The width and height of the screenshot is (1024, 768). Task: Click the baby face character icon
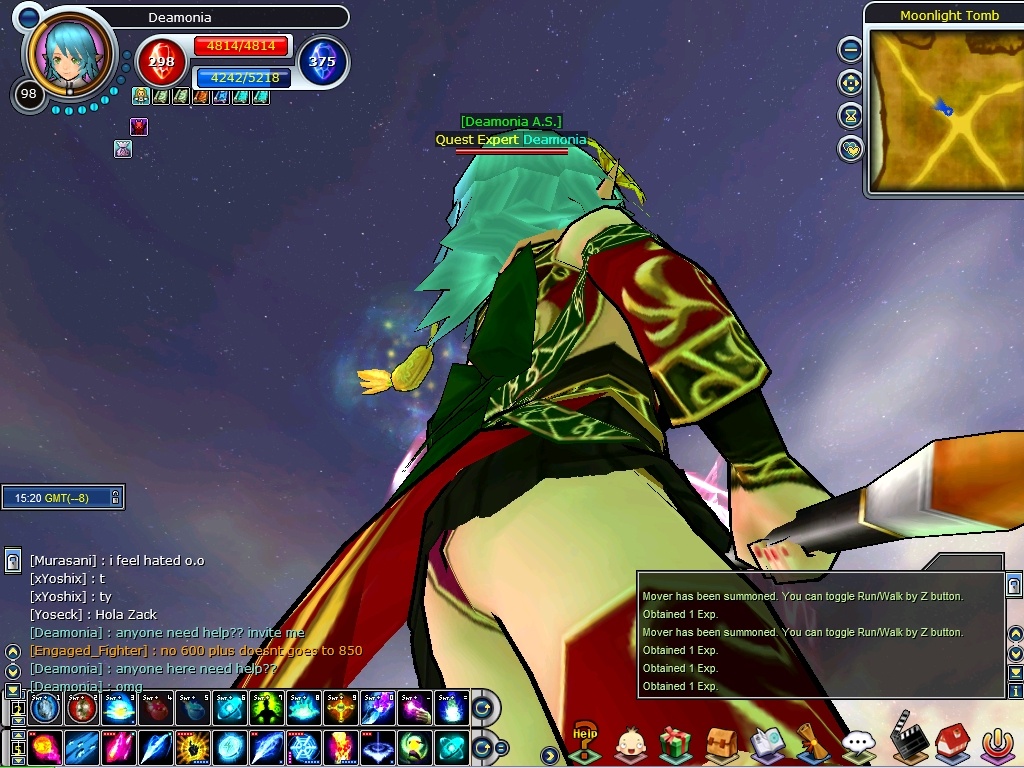pyautogui.click(x=630, y=744)
